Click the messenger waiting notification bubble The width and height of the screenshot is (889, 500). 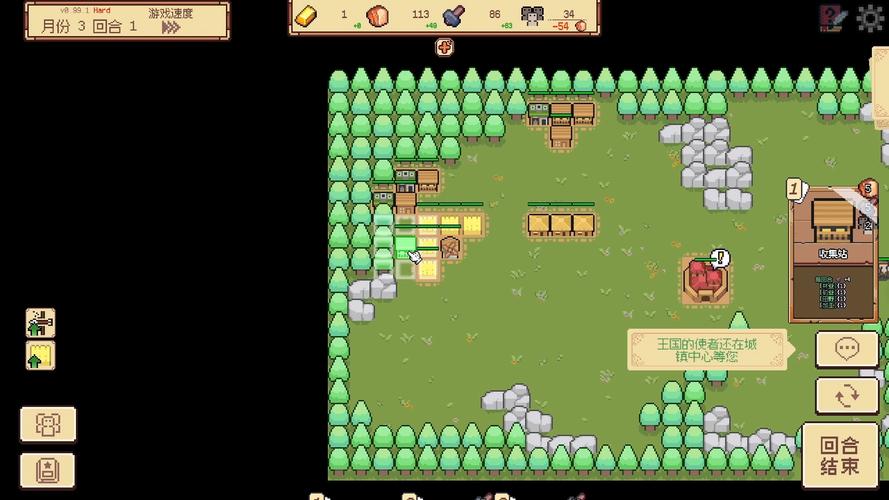(706, 350)
